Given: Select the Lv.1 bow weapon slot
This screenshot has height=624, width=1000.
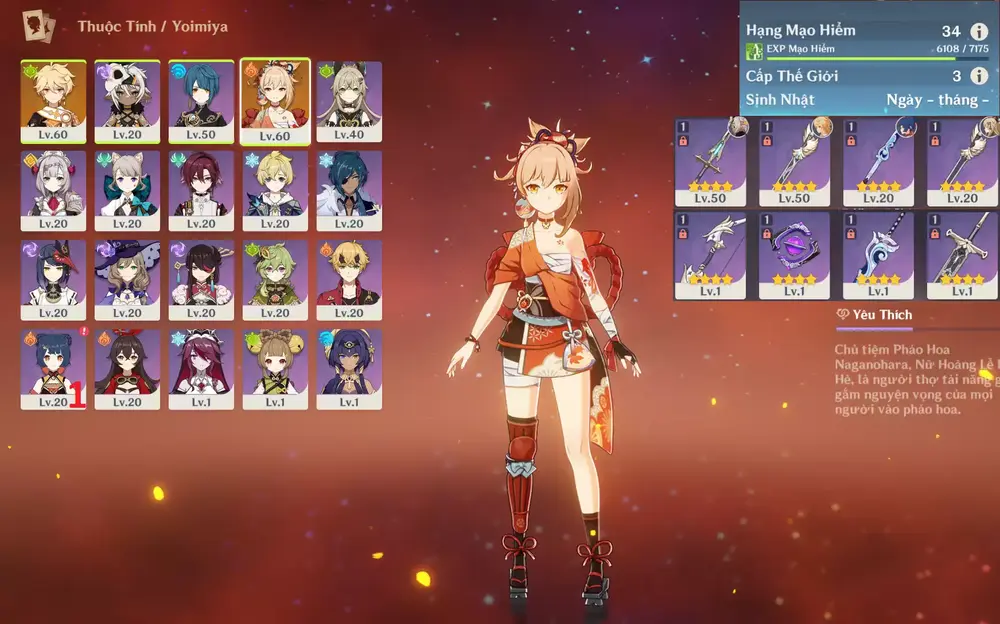Looking at the screenshot, I should (710, 255).
